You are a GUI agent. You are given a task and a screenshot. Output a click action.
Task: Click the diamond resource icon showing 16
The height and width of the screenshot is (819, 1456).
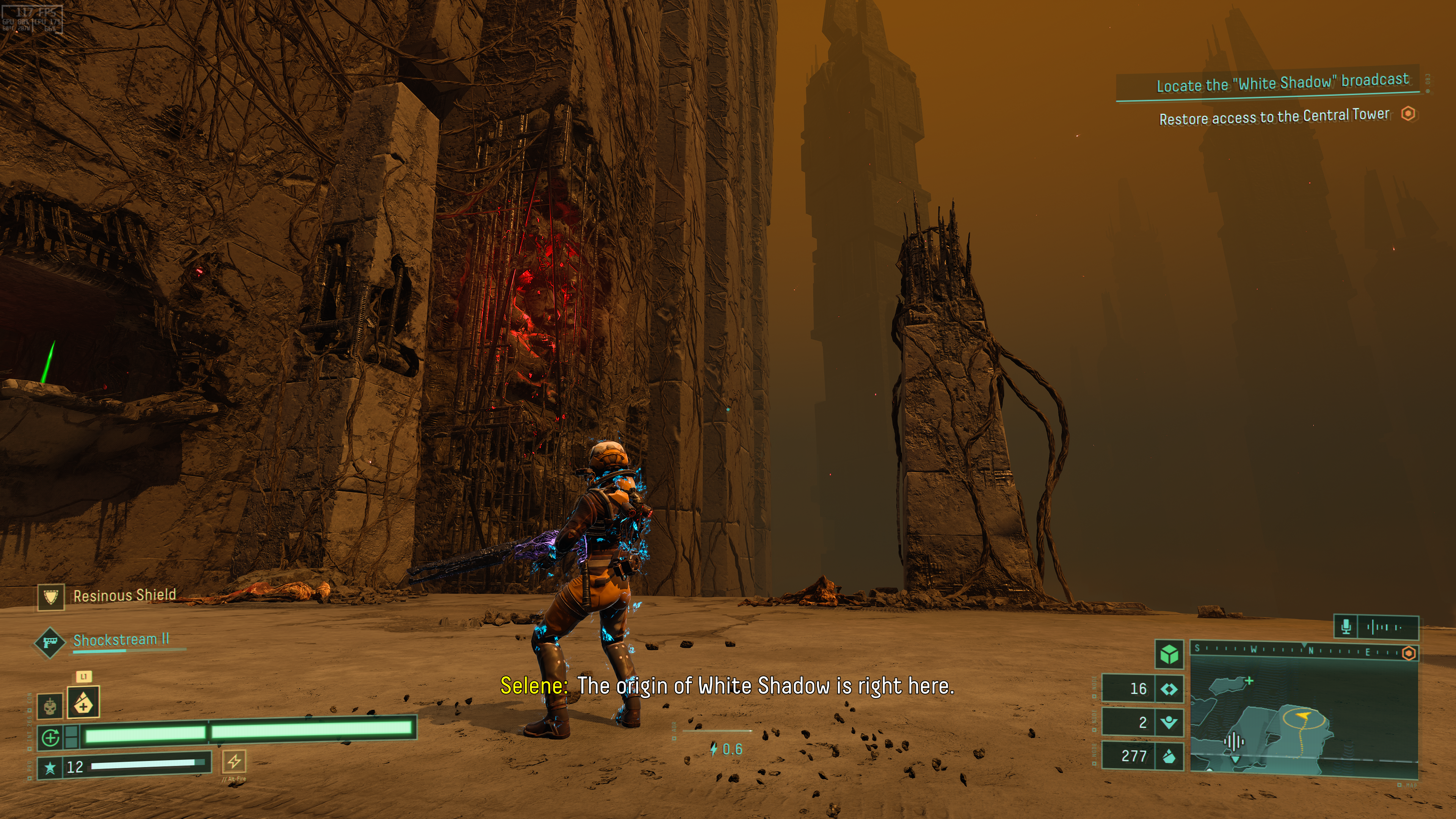(x=1169, y=689)
